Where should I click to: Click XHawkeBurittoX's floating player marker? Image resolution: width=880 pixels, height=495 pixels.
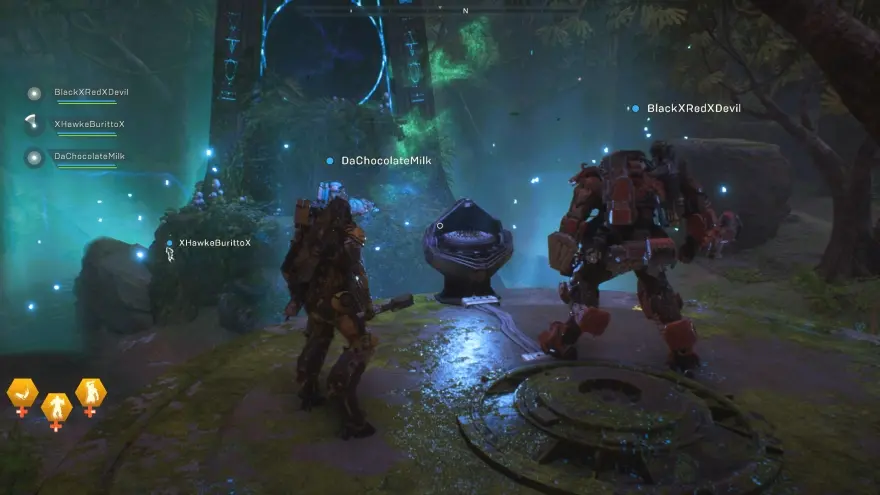[213, 243]
